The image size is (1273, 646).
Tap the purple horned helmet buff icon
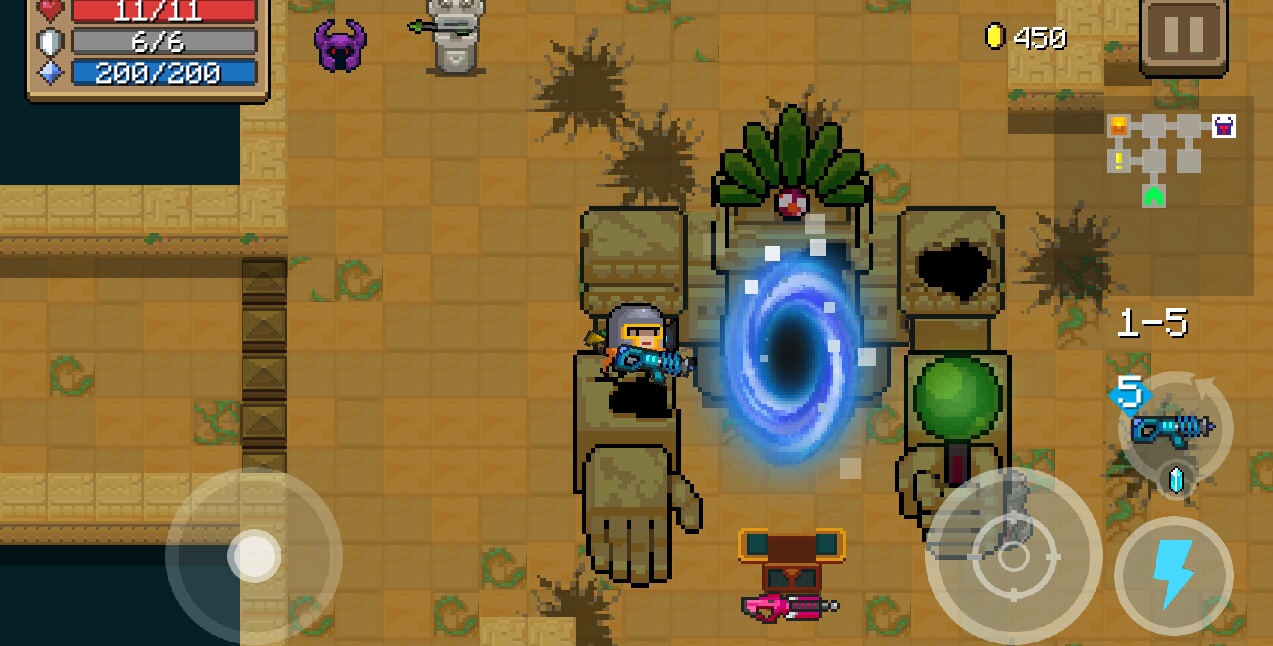pos(340,45)
